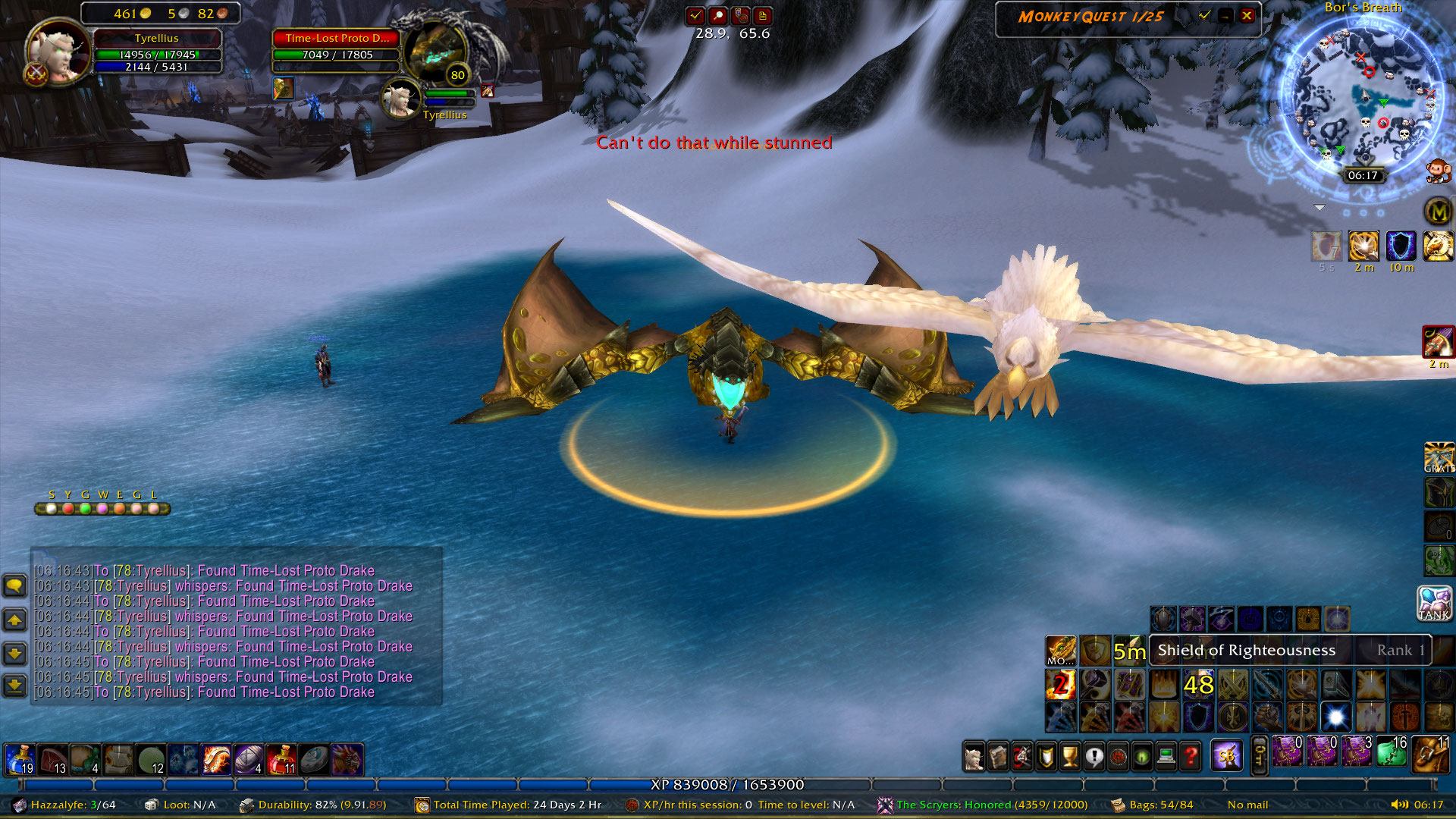Minimize the MonkeyQuest tracker window
The width and height of the screenshot is (1456, 819).
pyautogui.click(x=1225, y=16)
